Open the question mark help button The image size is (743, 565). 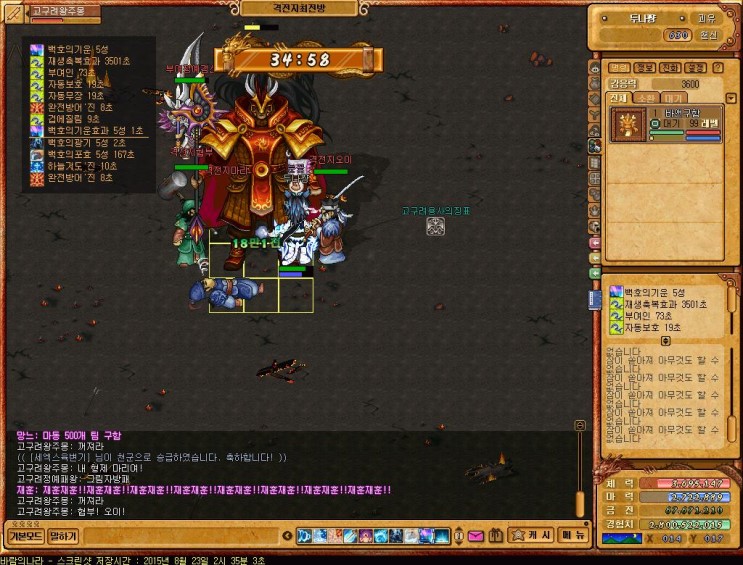(x=717, y=68)
